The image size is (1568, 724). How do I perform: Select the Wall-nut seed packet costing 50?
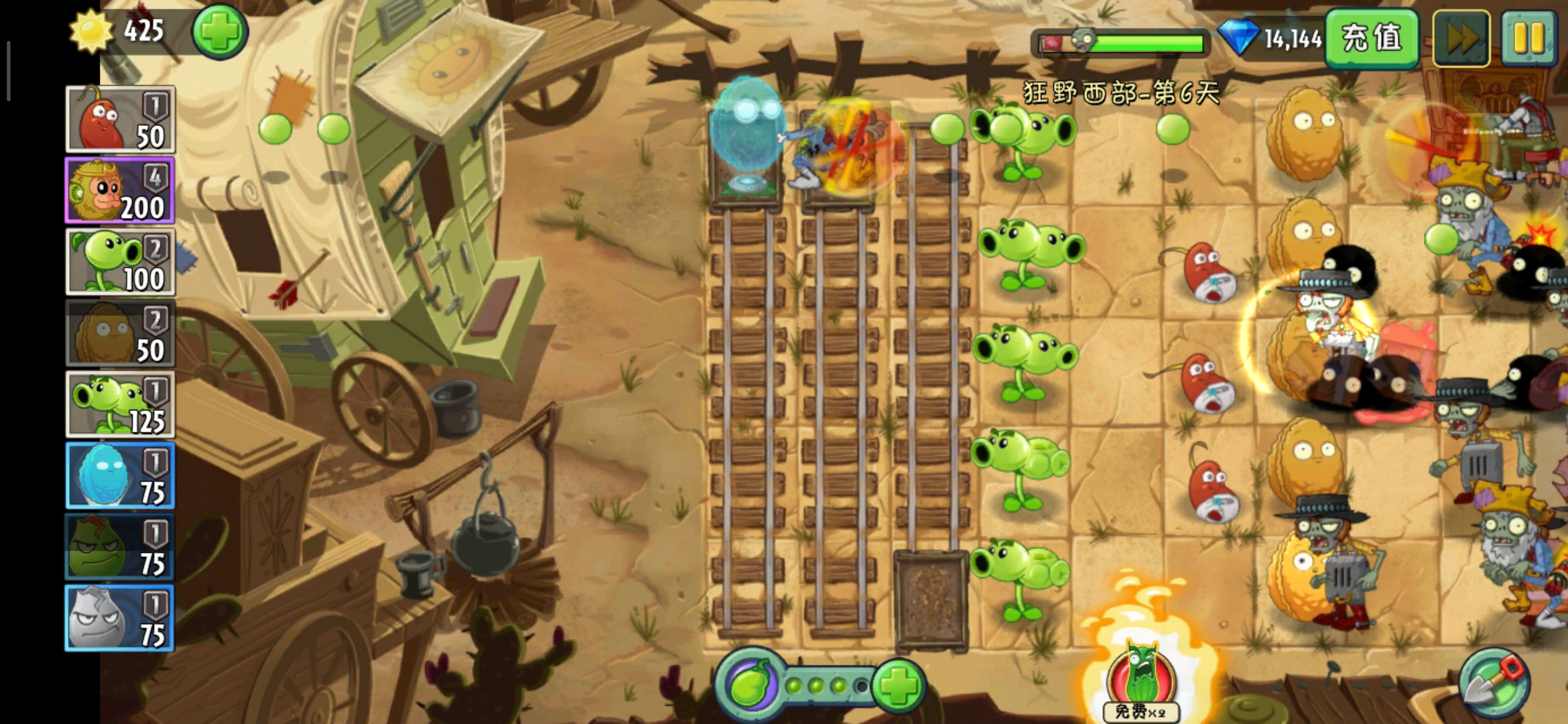click(x=120, y=333)
